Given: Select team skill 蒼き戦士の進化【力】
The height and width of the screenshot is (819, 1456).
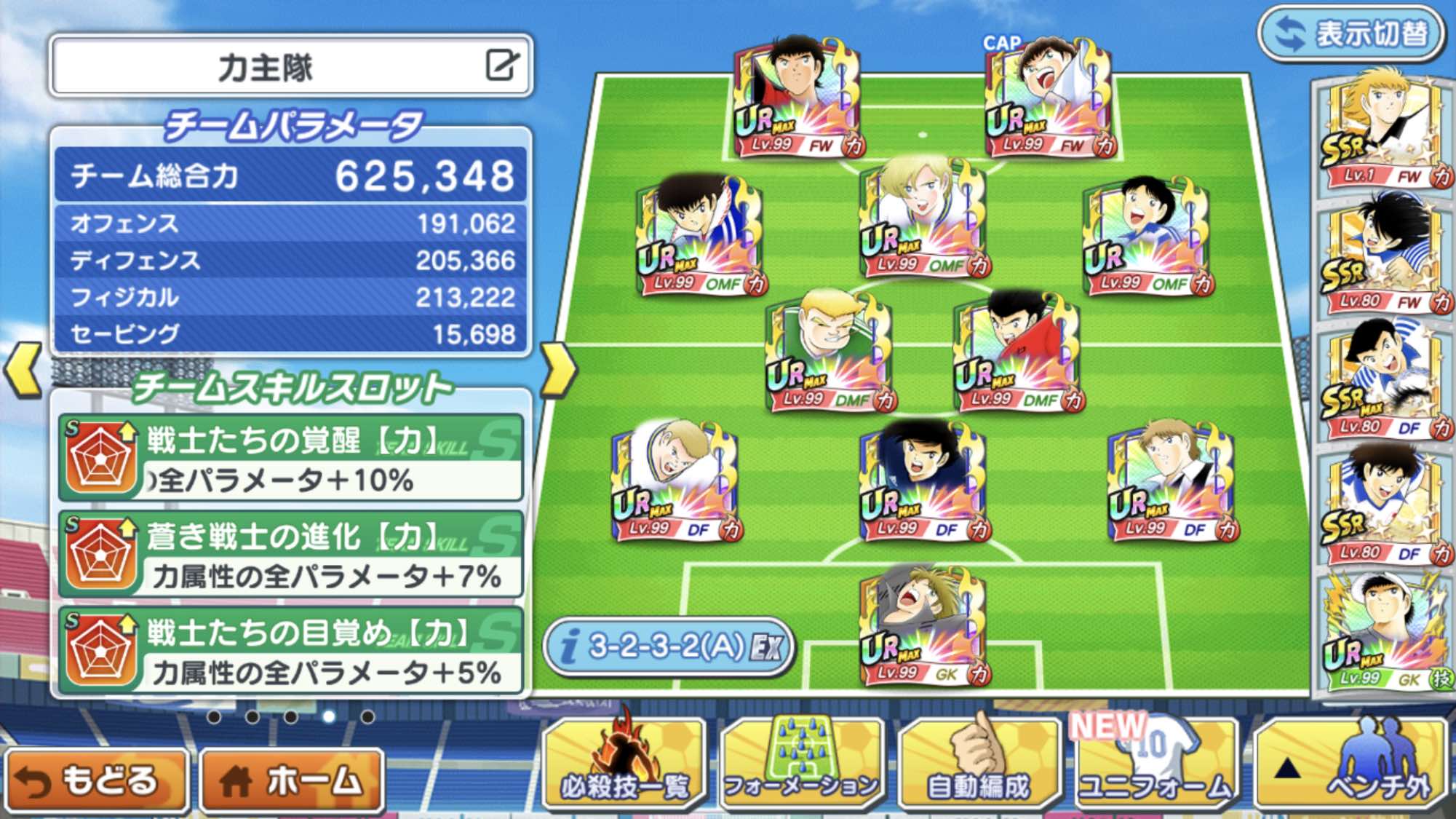Looking at the screenshot, I should tap(291, 555).
